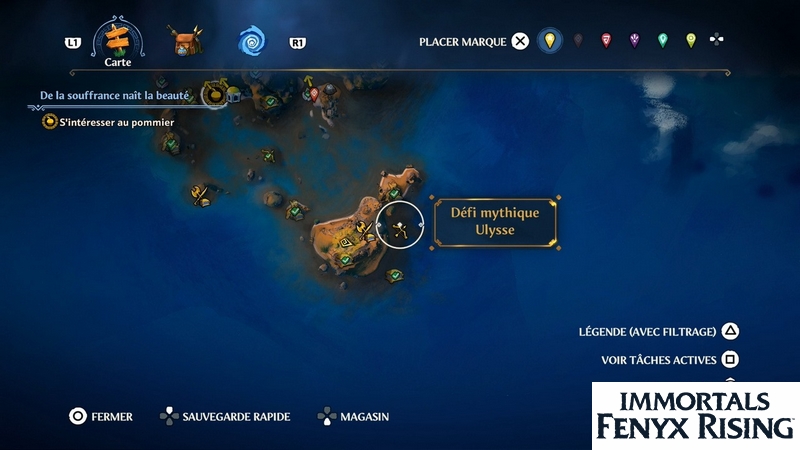Activate Sauvegarde rapide quick save
Image resolution: width=800 pixels, height=450 pixels.
[225, 416]
